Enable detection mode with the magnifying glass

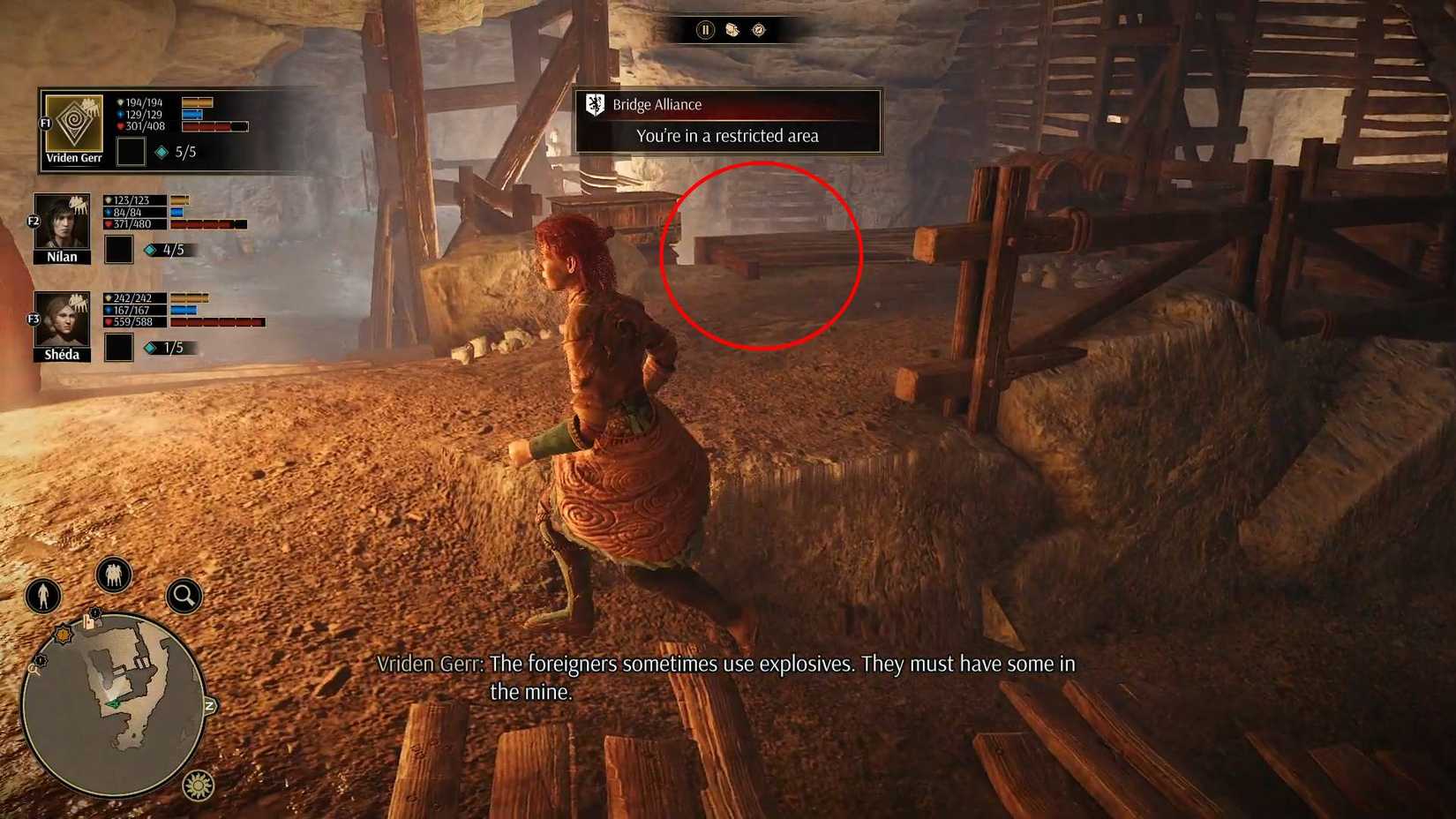[x=182, y=595]
